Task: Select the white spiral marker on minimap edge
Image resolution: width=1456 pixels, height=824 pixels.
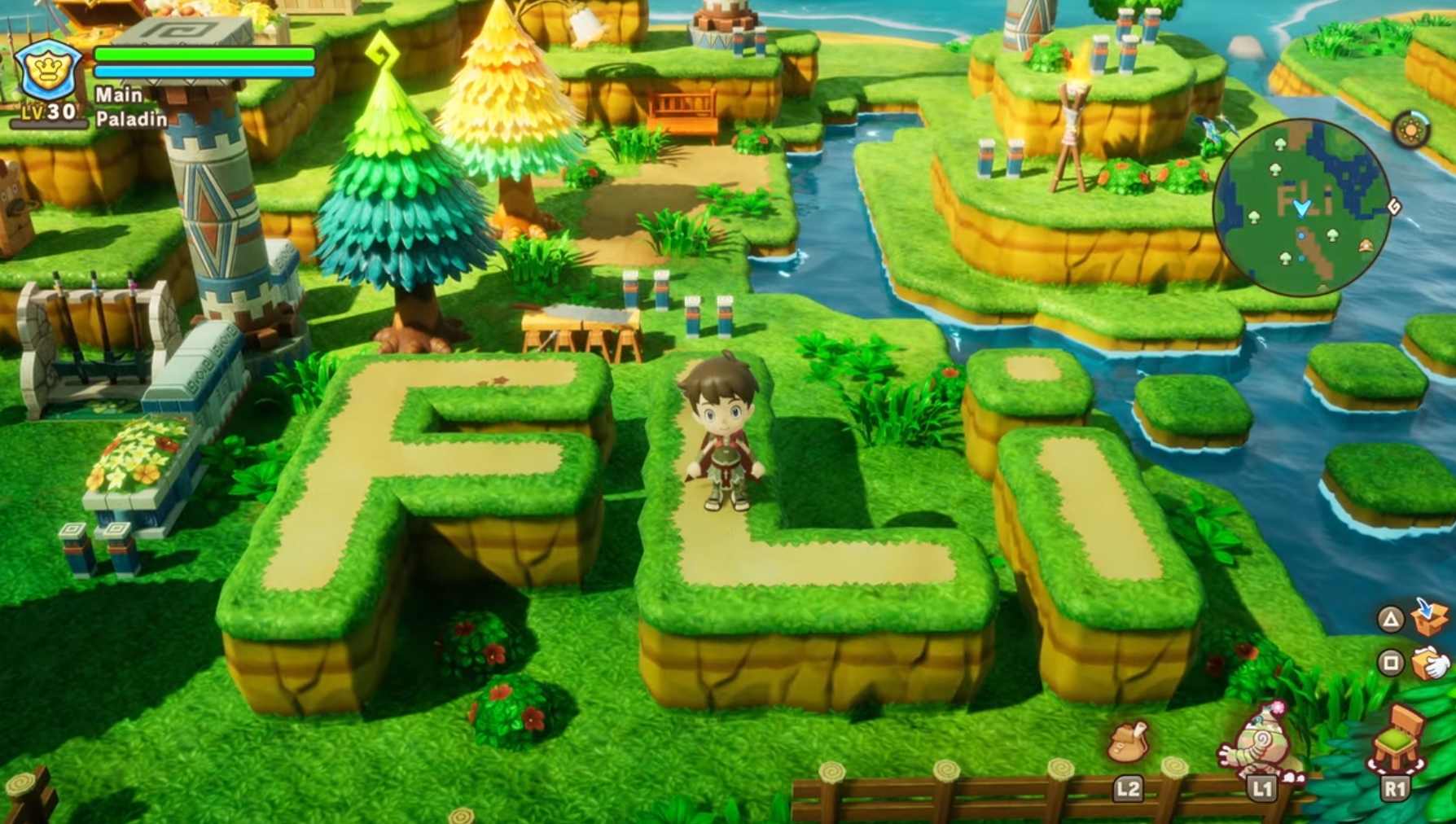Action: click(1394, 207)
